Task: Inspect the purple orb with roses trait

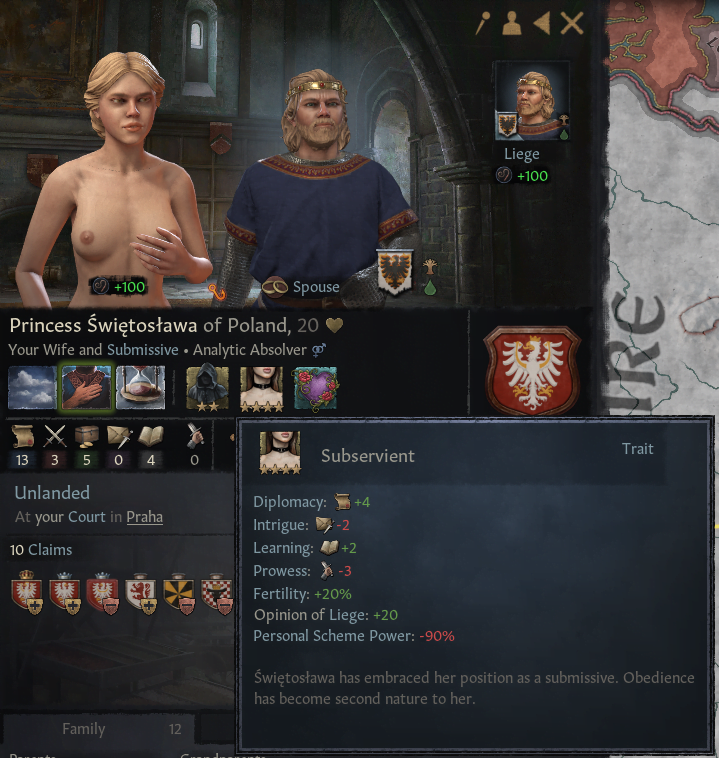Action: (x=315, y=388)
